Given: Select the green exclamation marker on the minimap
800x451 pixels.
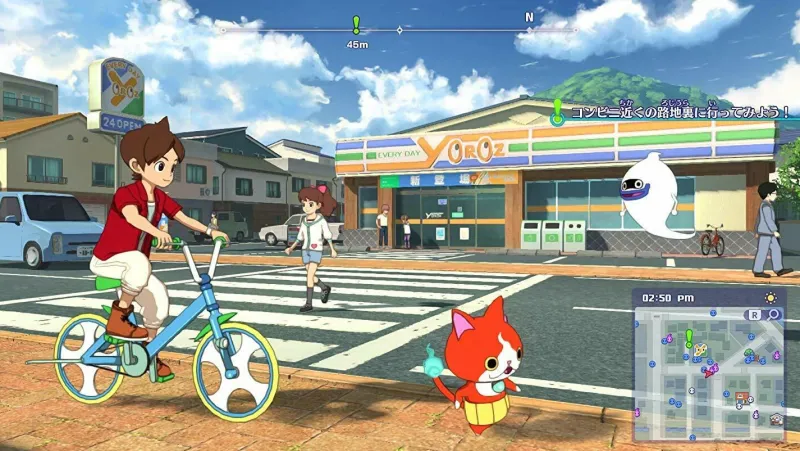Looking at the screenshot, I should pos(689,337).
